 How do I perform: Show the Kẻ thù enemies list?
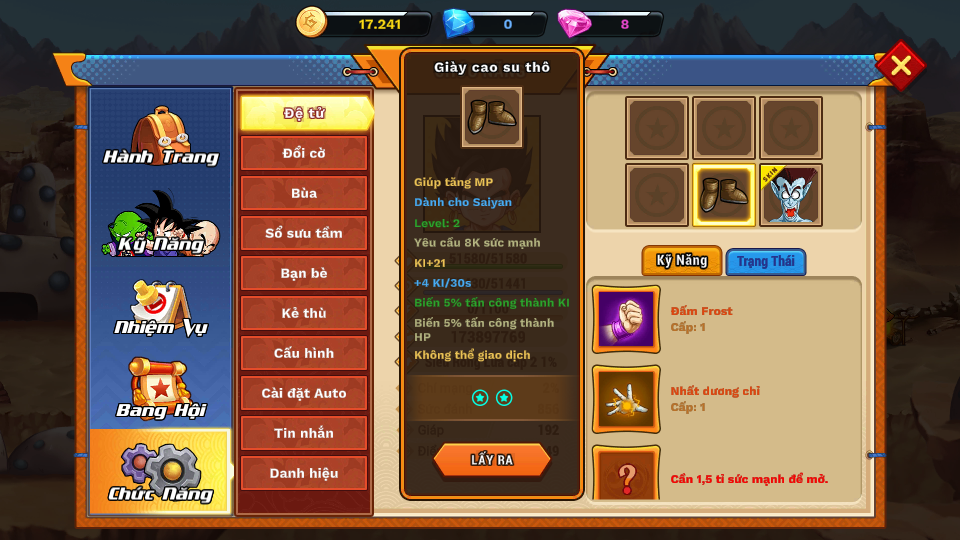coord(304,313)
